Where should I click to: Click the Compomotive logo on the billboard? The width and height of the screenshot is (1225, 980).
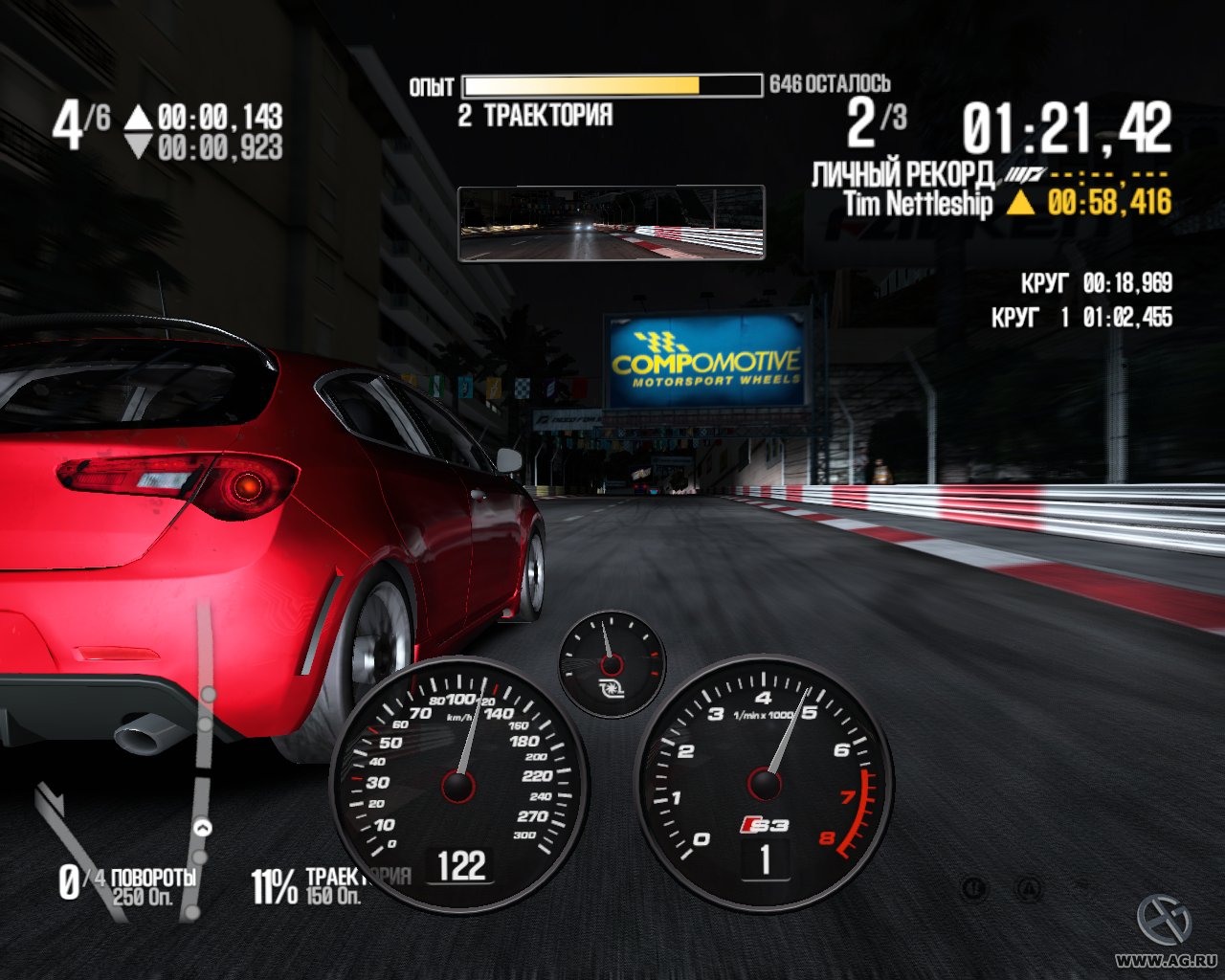pos(708,362)
